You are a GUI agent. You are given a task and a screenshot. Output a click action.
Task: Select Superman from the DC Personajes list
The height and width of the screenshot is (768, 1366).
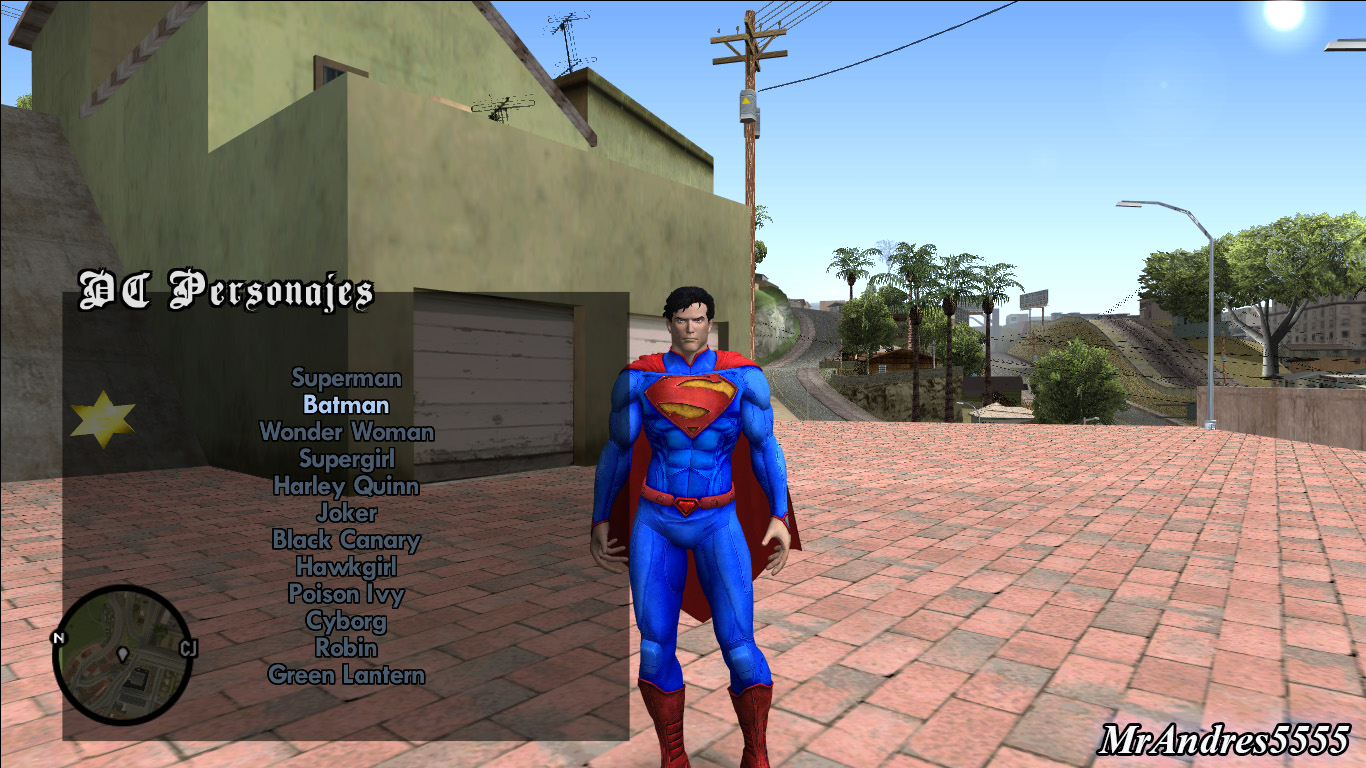coord(346,379)
